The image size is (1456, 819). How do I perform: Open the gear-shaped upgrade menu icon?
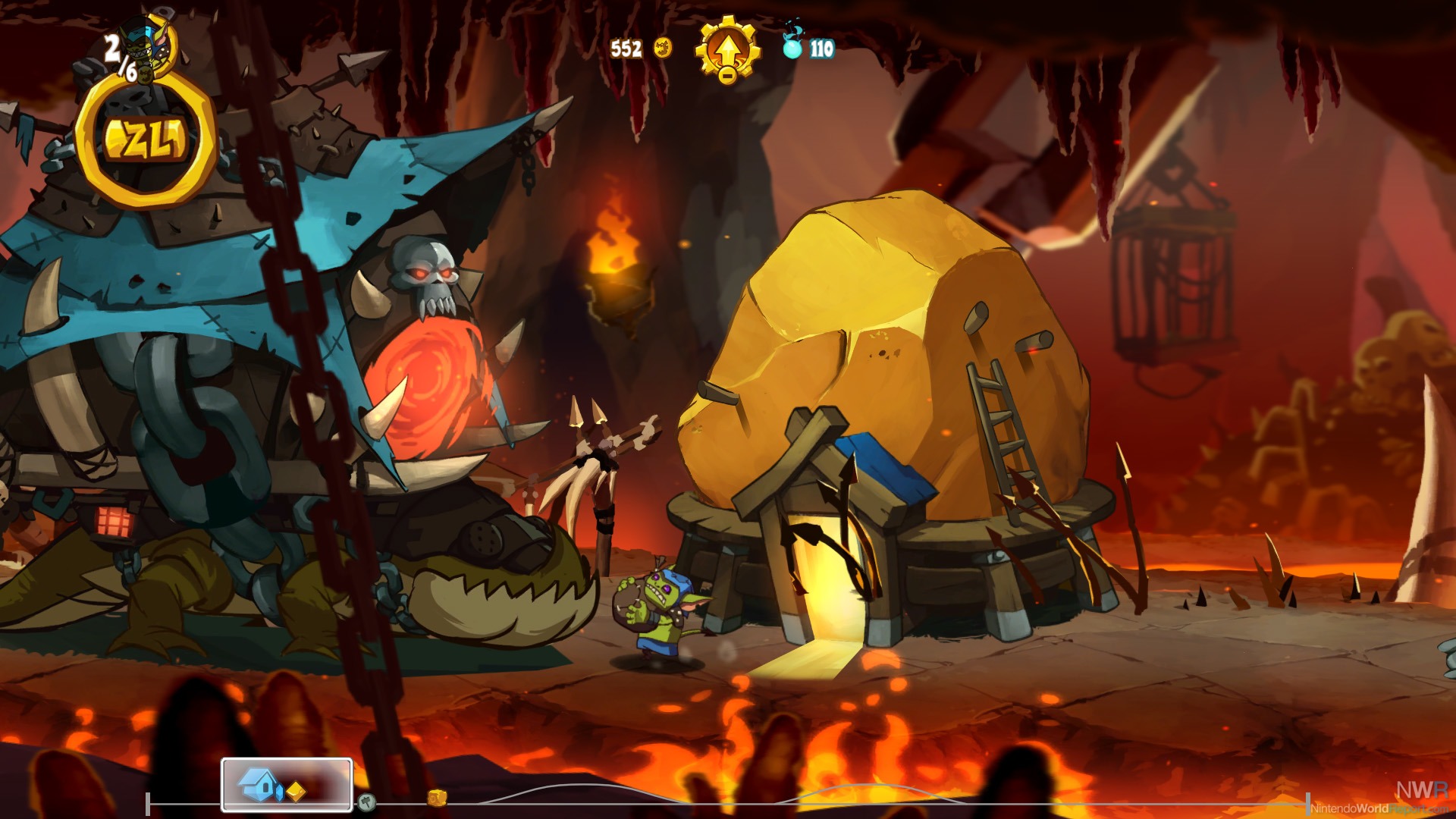tap(727, 49)
